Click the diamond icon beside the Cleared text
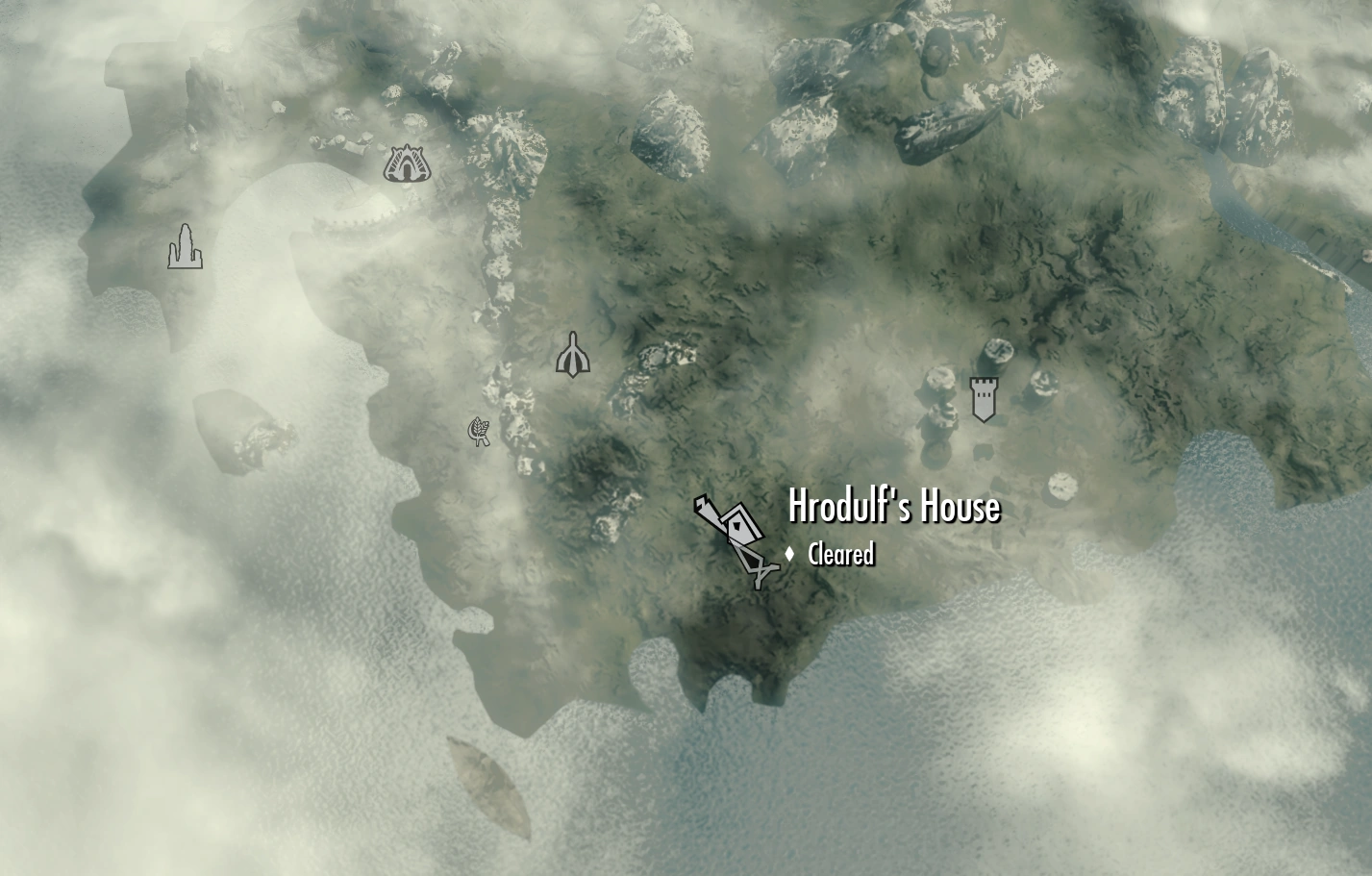Image resolution: width=1372 pixels, height=876 pixels. 790,554
